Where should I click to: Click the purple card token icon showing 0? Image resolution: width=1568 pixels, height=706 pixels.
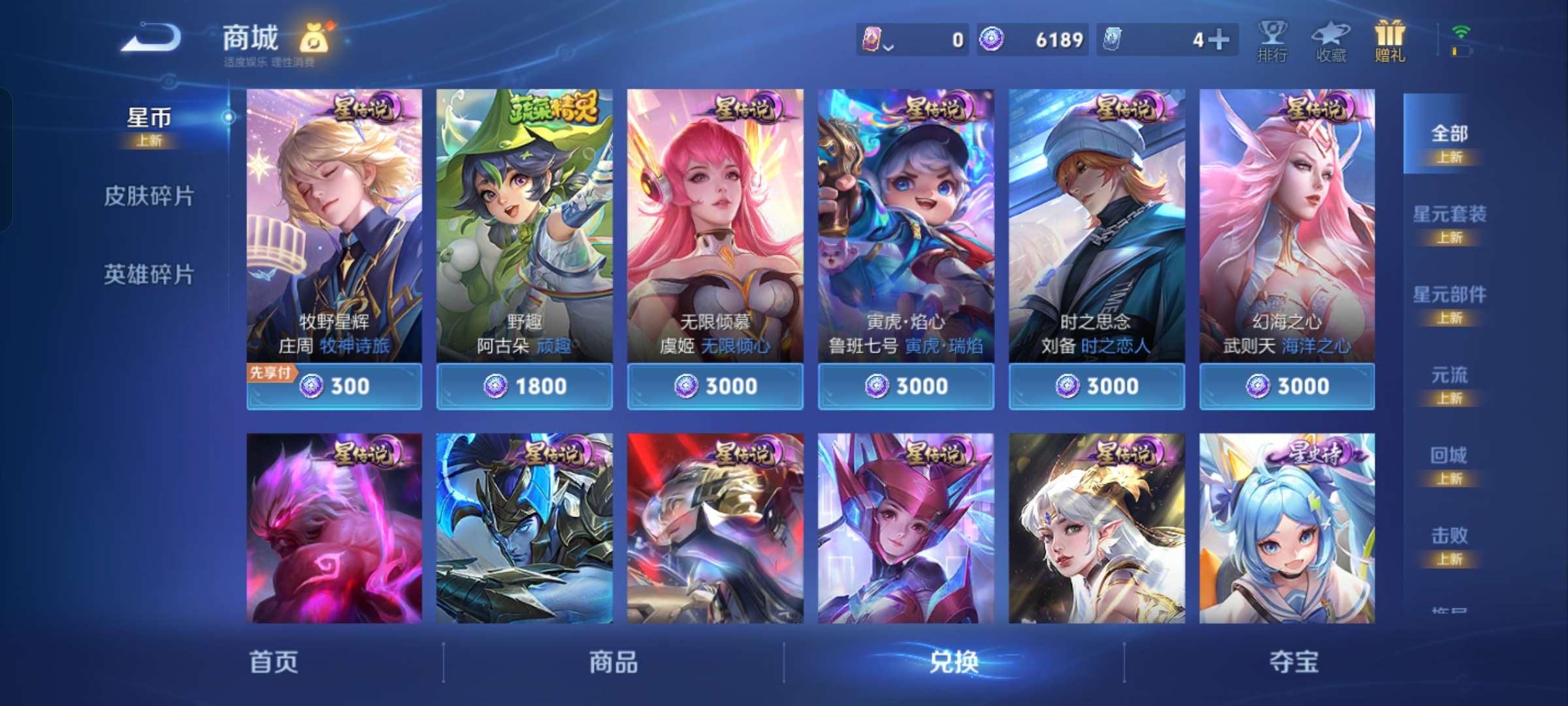(x=872, y=39)
